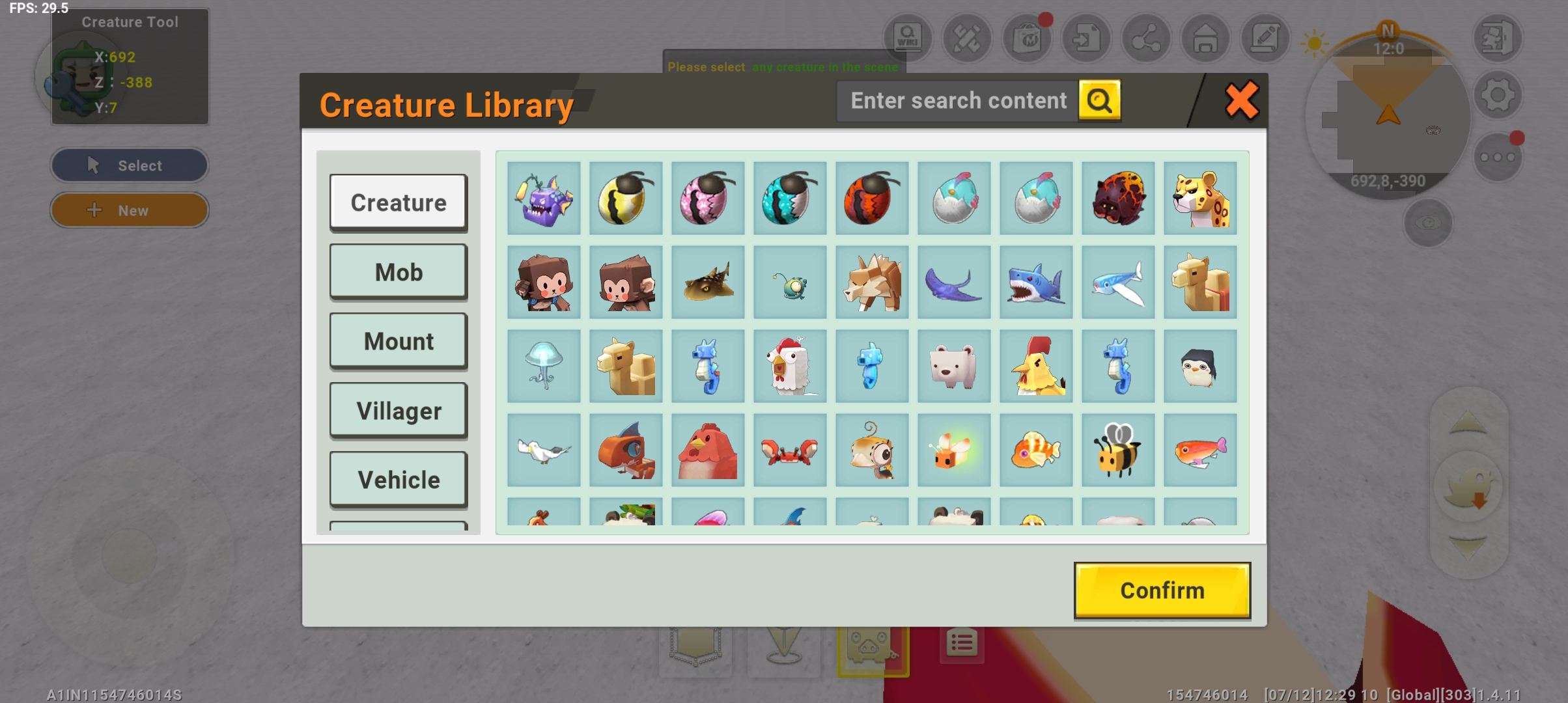Open the Villager category
This screenshot has width=1568, height=703.
click(x=399, y=411)
